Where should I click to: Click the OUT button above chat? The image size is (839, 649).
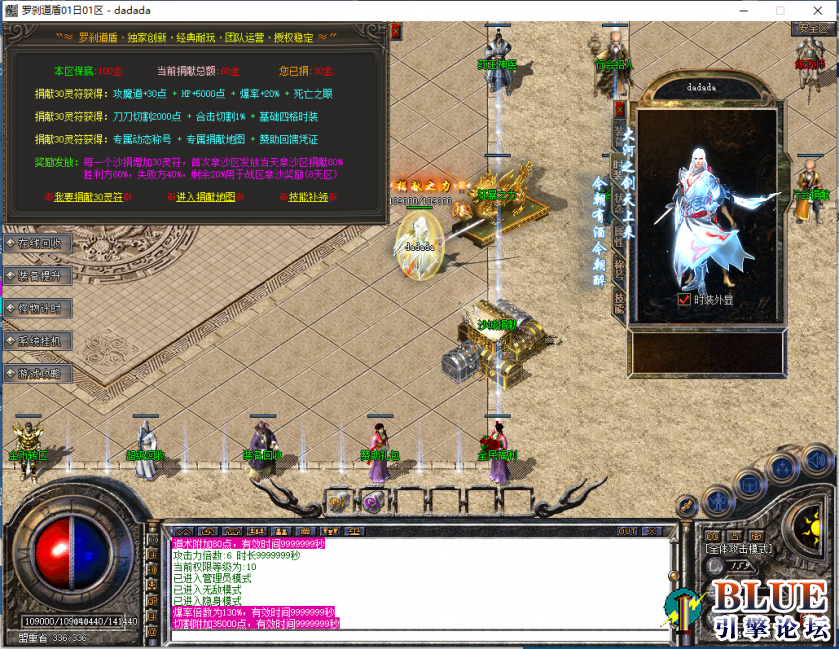click(627, 530)
